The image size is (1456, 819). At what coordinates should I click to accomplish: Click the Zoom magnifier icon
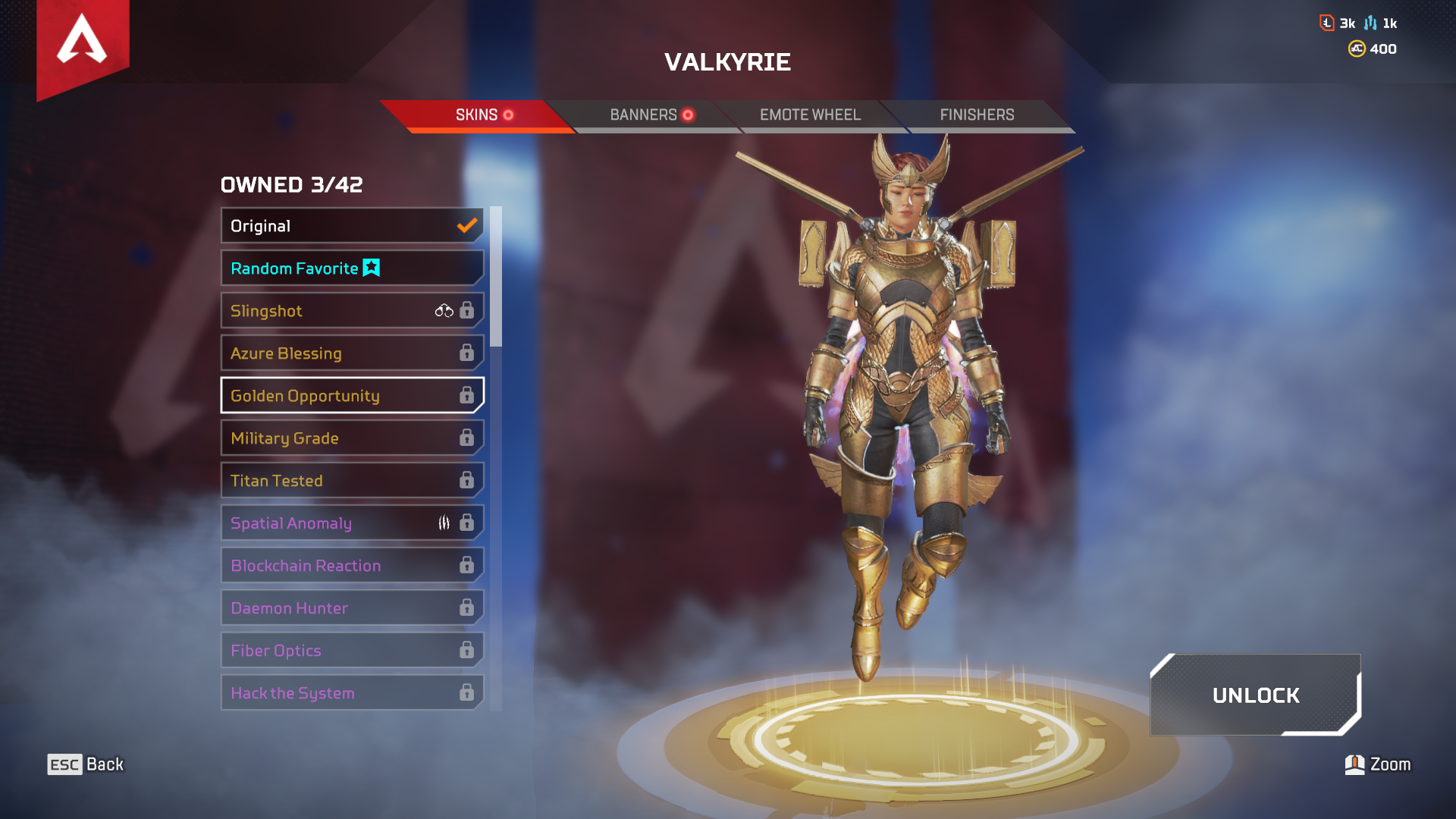tap(1354, 764)
